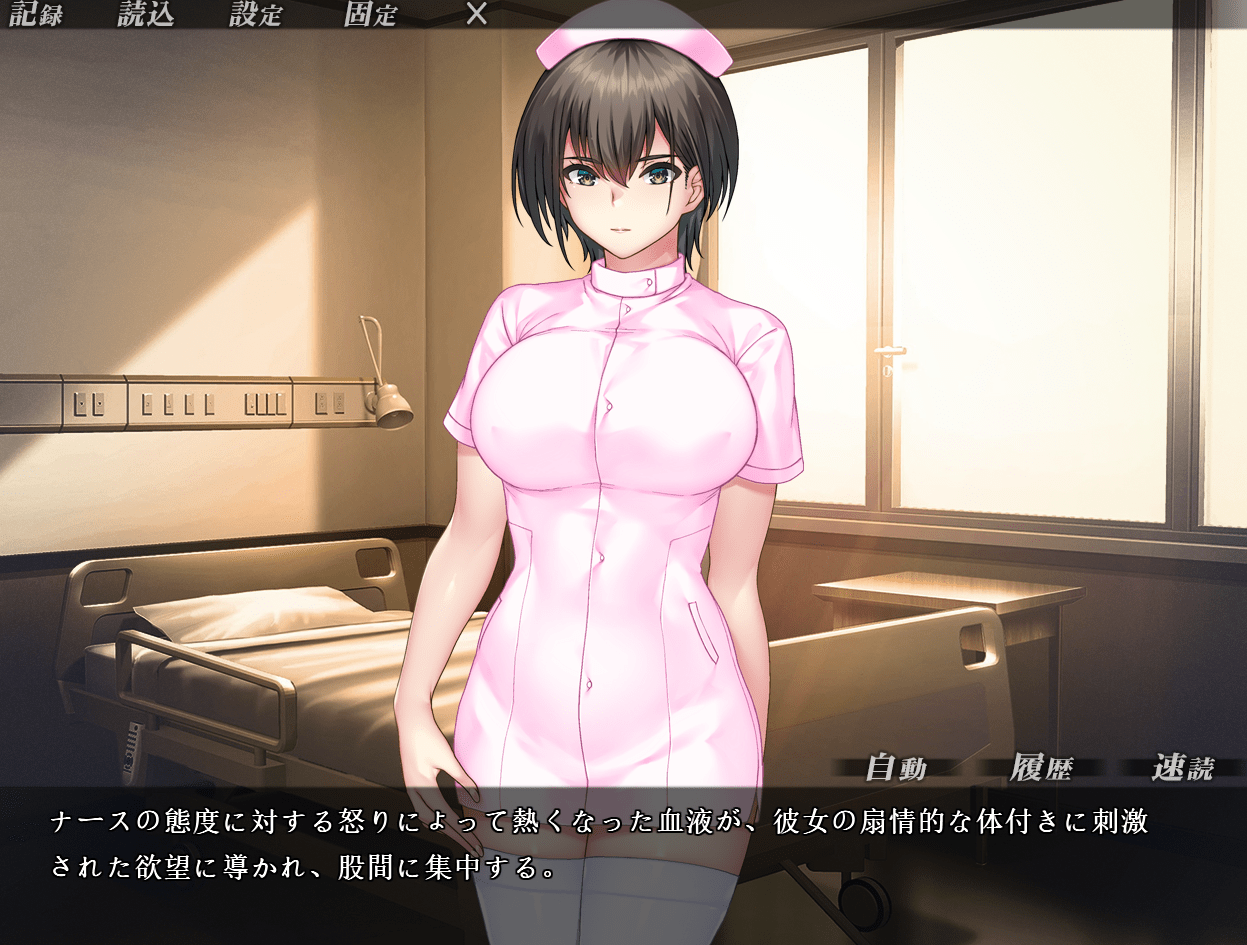Enable 自動 auto-advance mode
Viewport: 1247px width, 945px height.
pos(896,768)
